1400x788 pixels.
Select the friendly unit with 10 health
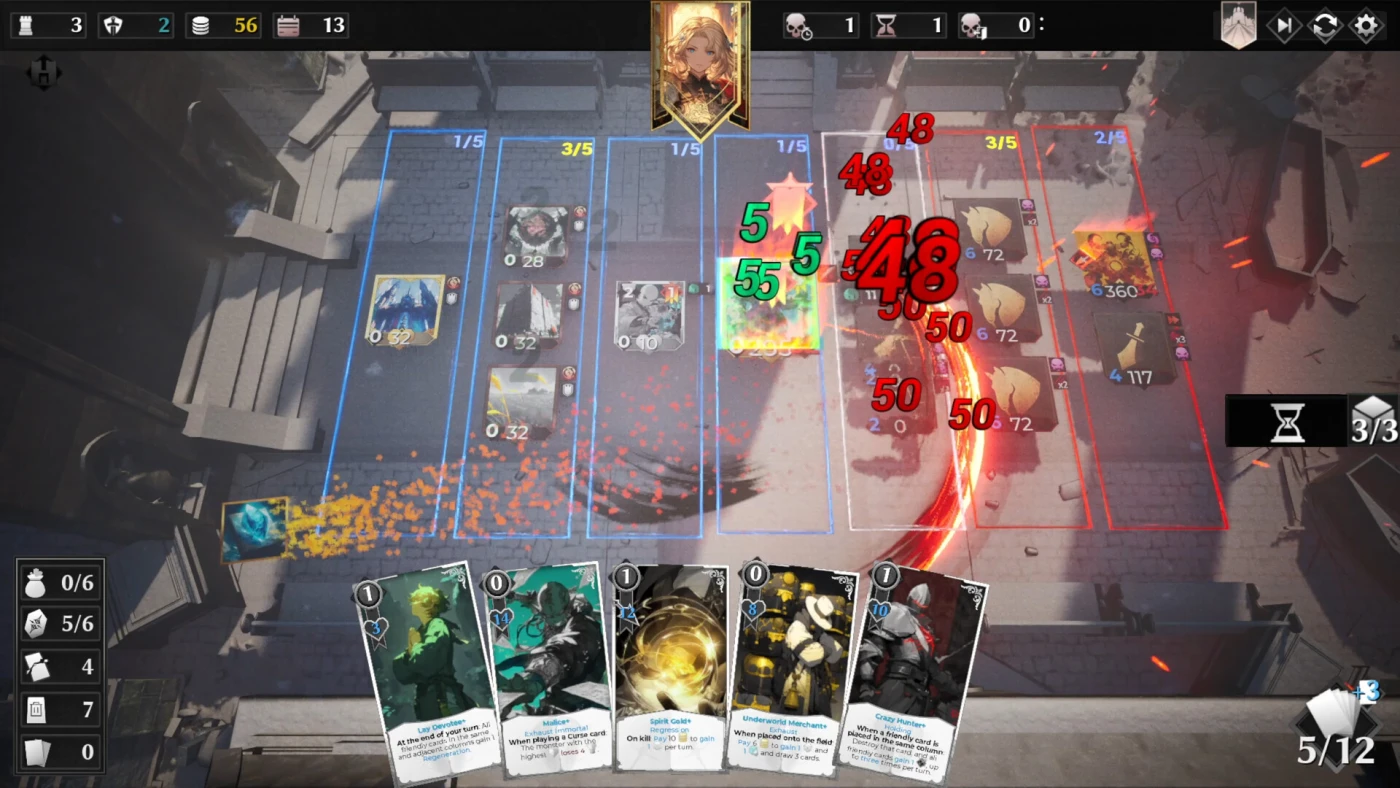pos(649,315)
